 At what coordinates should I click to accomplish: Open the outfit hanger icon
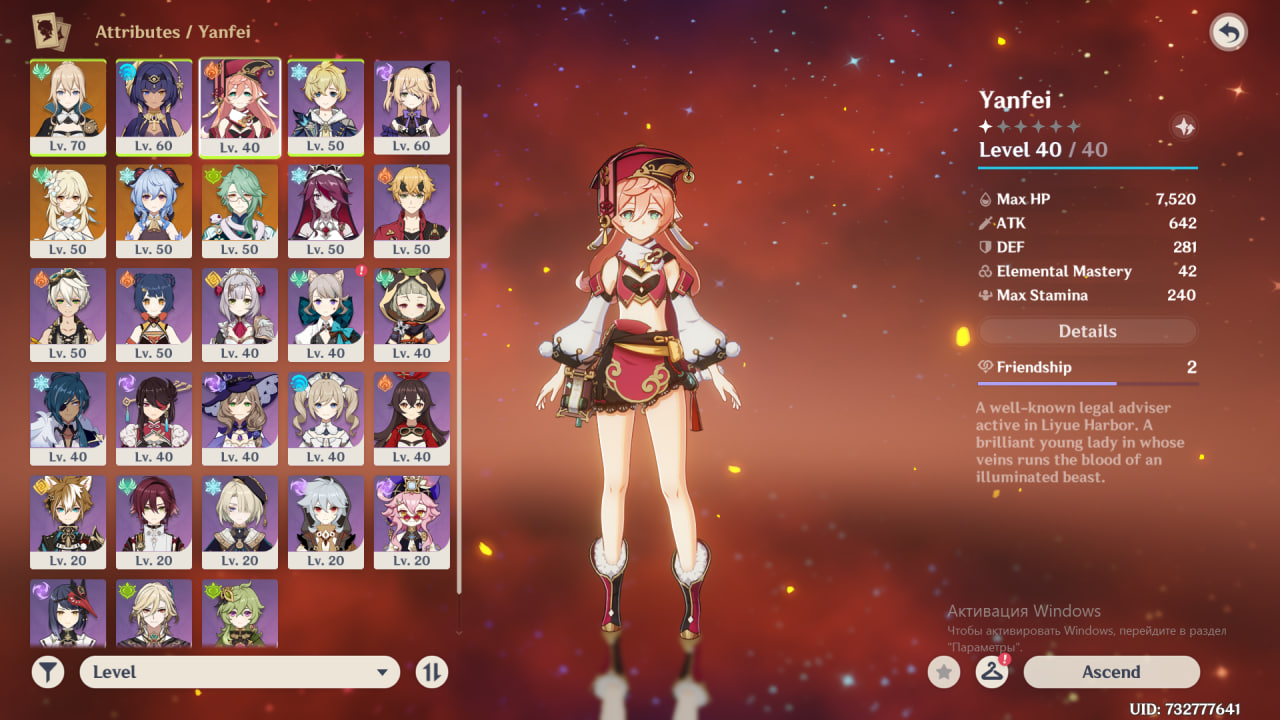[991, 672]
